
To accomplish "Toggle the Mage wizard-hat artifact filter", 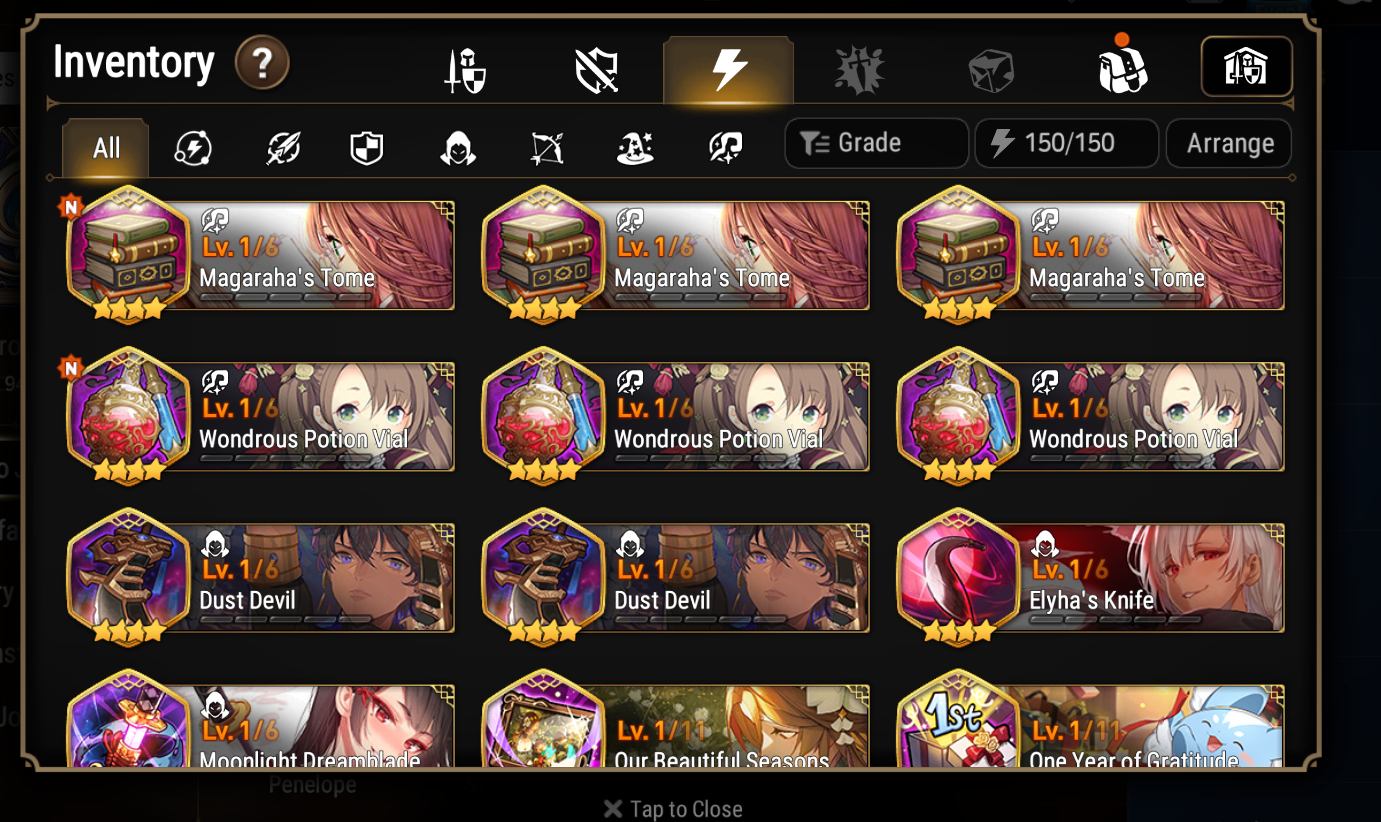I will [635, 146].
